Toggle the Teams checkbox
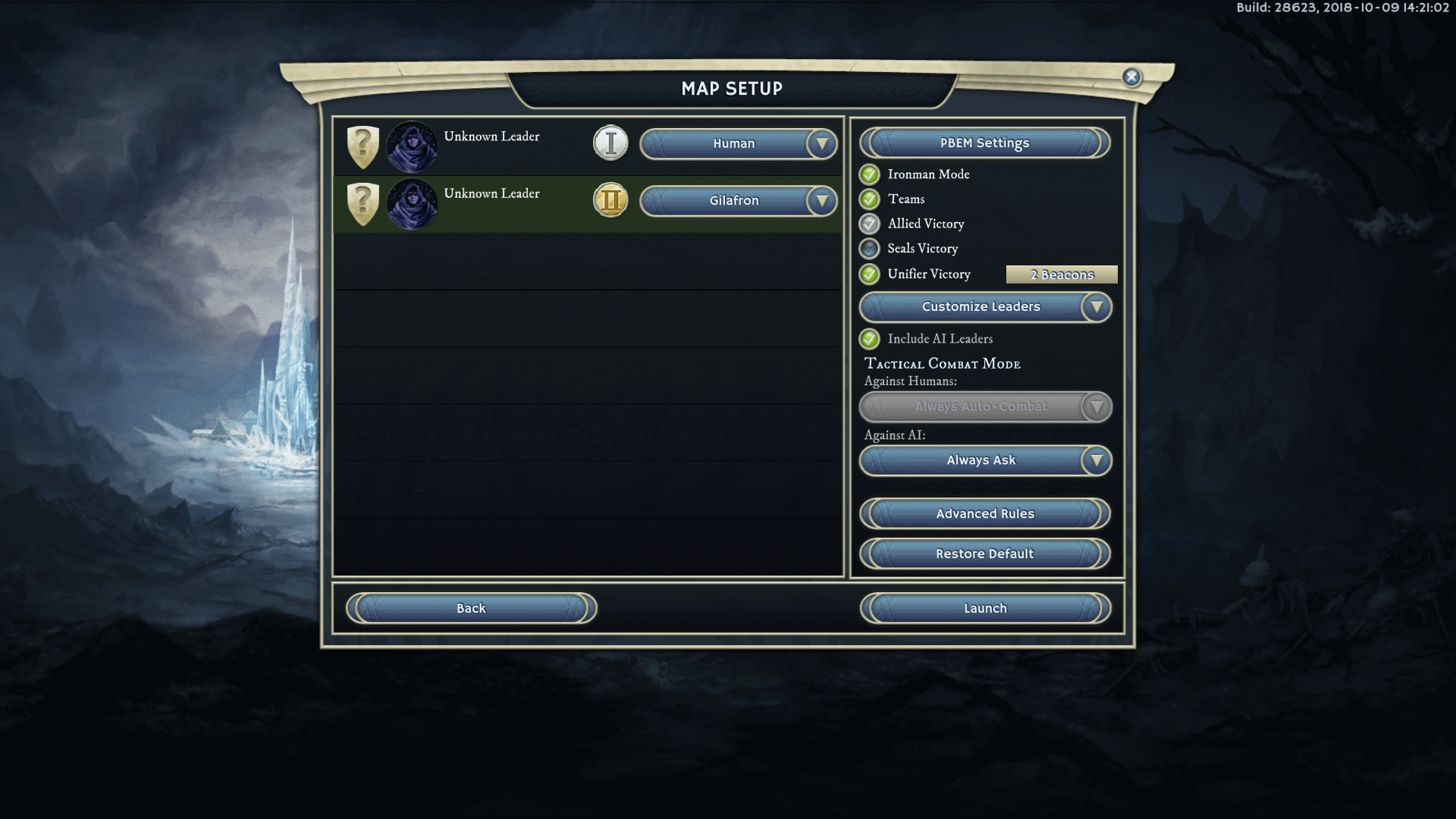Viewport: 1456px width, 819px height. pos(870,199)
